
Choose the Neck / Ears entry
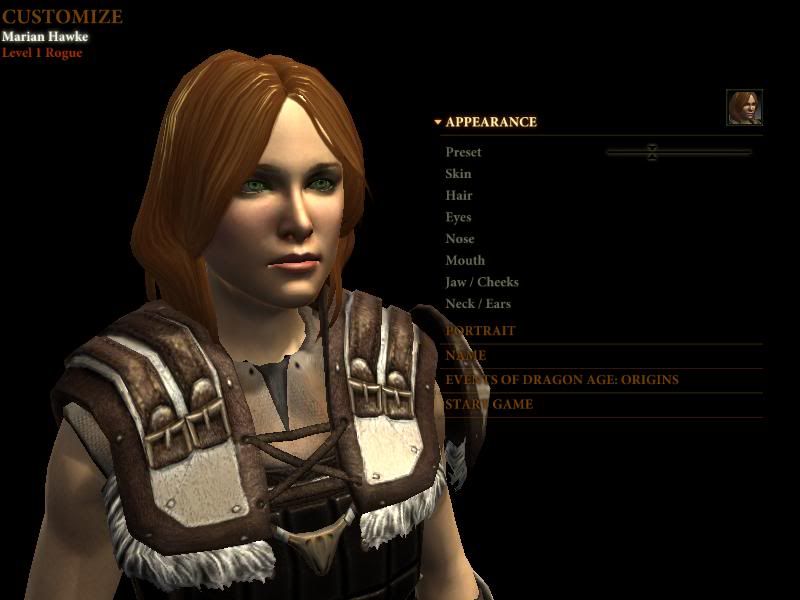coord(478,304)
